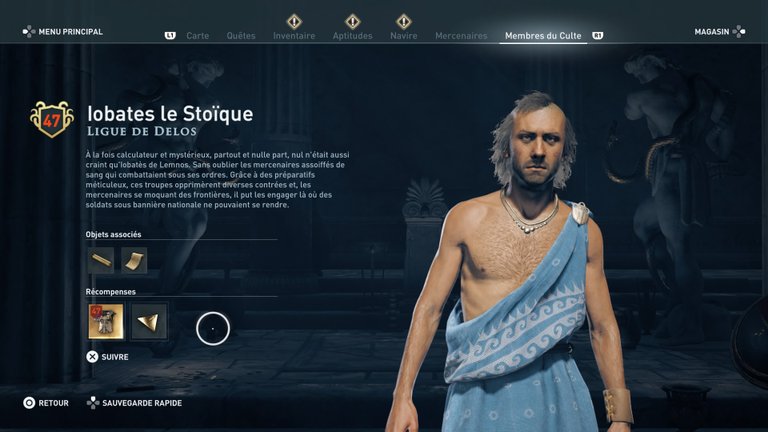Select the golden bar associated object
The height and width of the screenshot is (432, 768).
(x=101, y=261)
